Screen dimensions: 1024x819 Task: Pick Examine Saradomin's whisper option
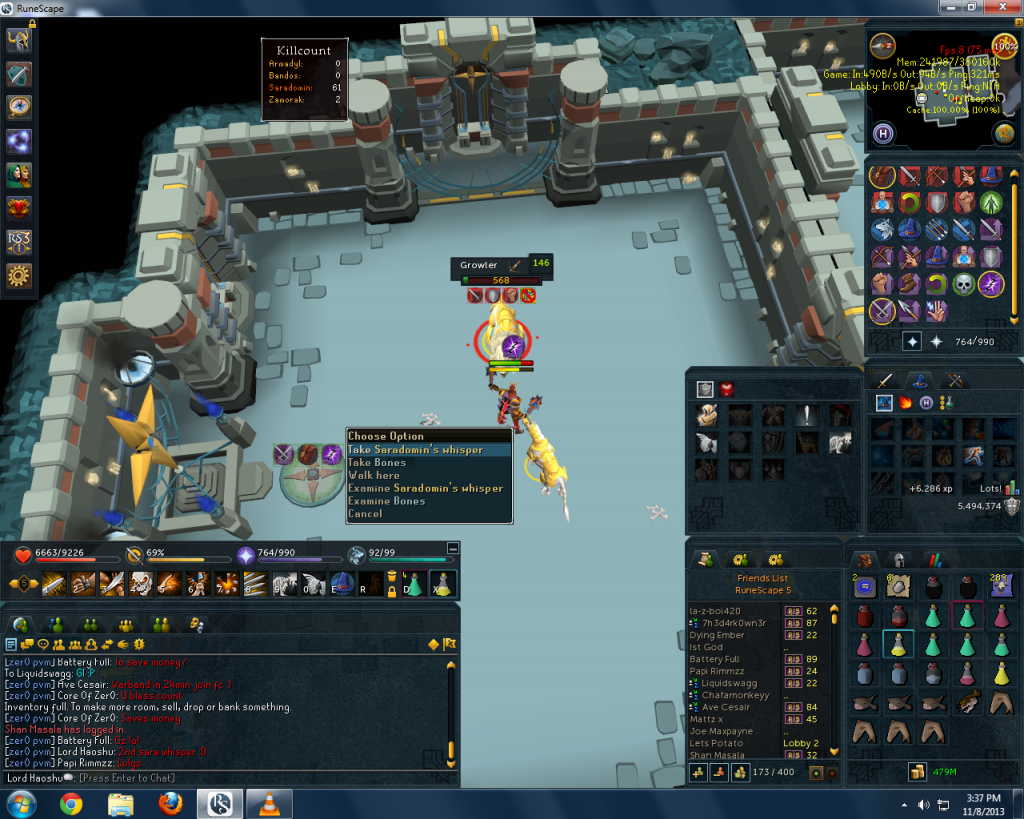pos(425,489)
